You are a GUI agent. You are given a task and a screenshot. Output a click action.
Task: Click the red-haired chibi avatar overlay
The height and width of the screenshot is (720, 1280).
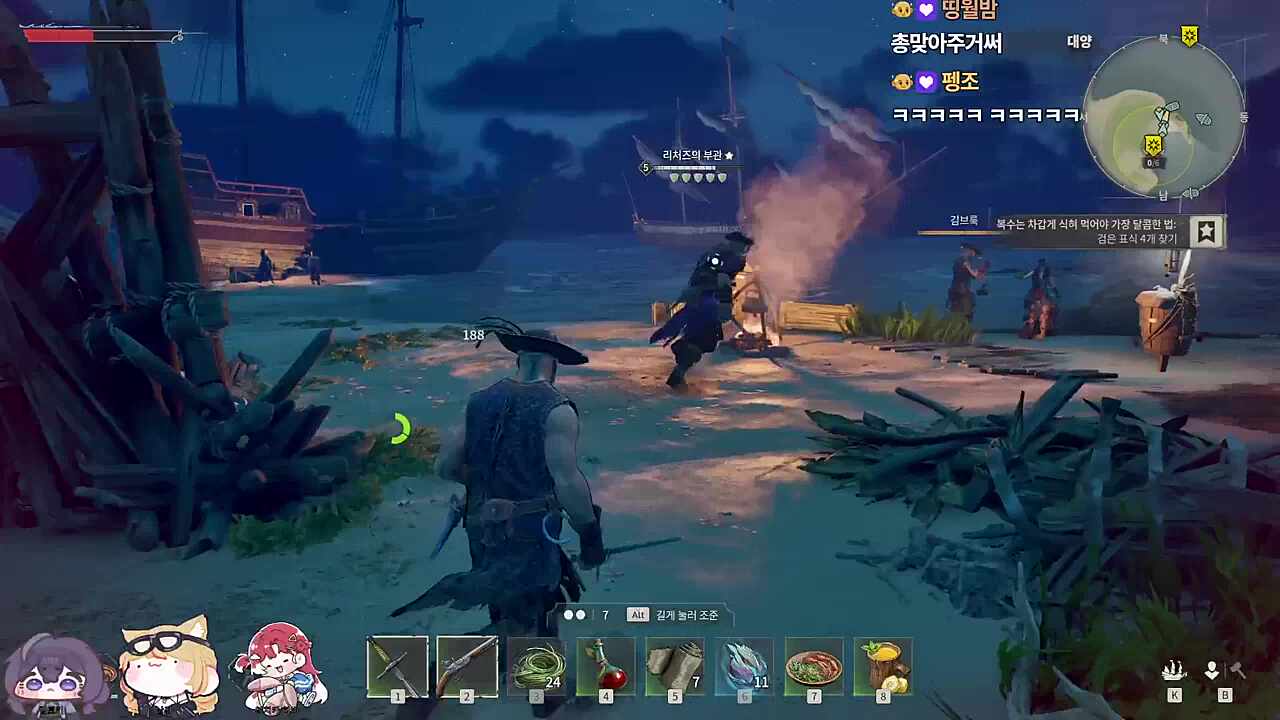tap(279, 666)
